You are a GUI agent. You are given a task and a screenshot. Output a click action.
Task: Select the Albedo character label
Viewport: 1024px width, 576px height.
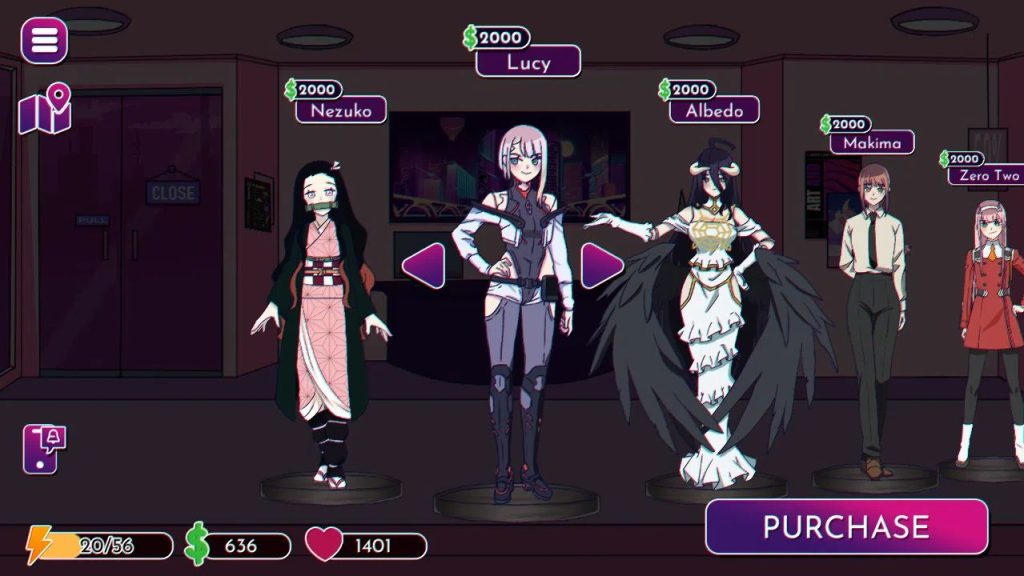click(714, 110)
